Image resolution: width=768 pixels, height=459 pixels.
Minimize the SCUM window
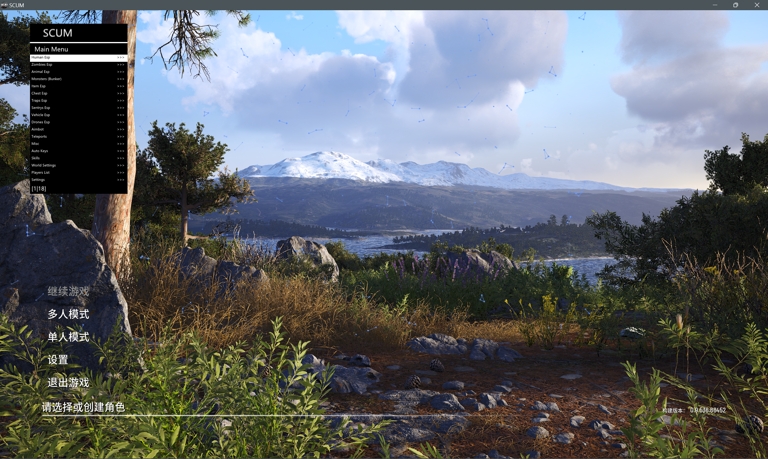tap(715, 5)
